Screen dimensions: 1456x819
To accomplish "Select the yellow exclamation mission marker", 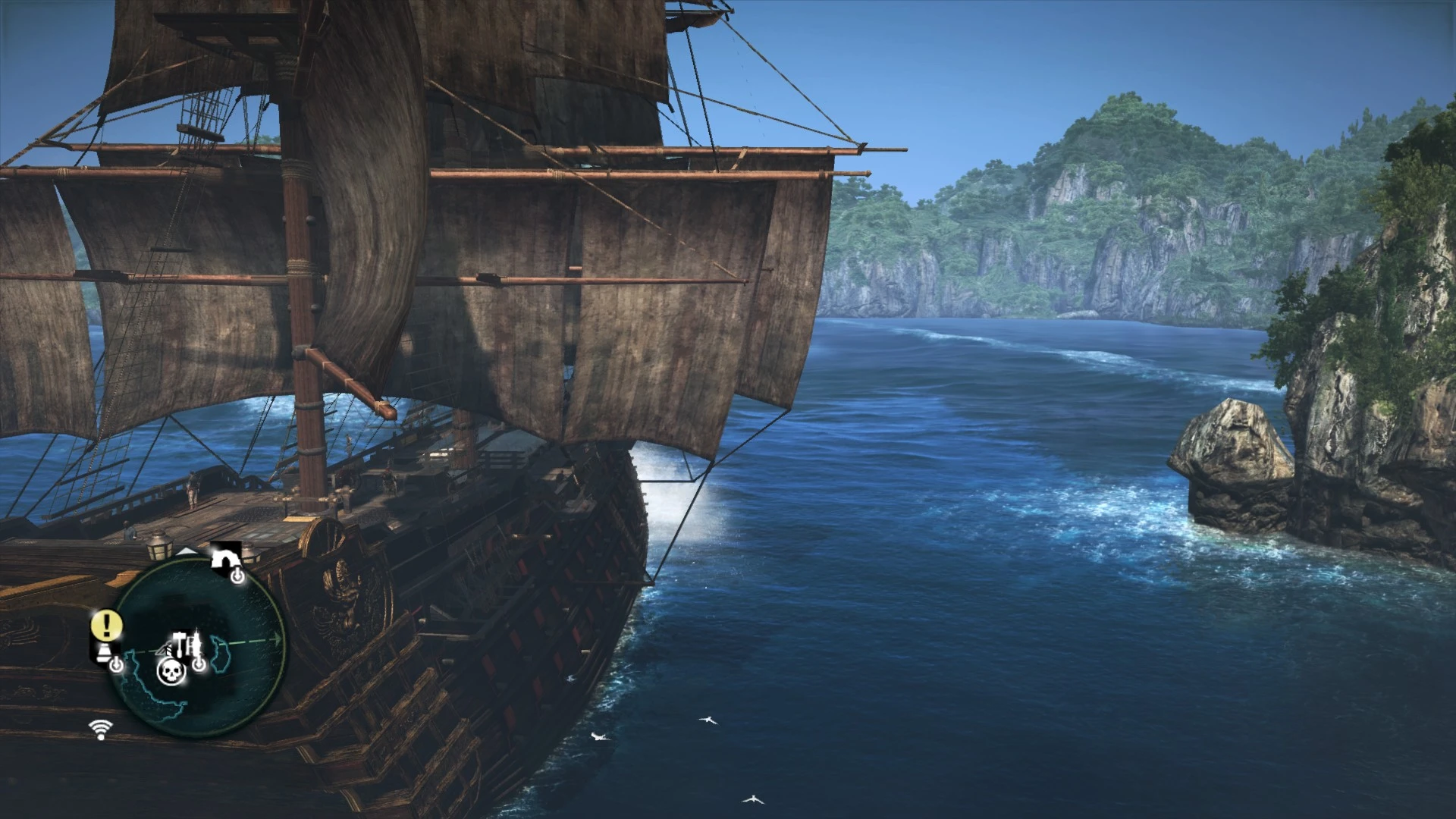I will [106, 623].
